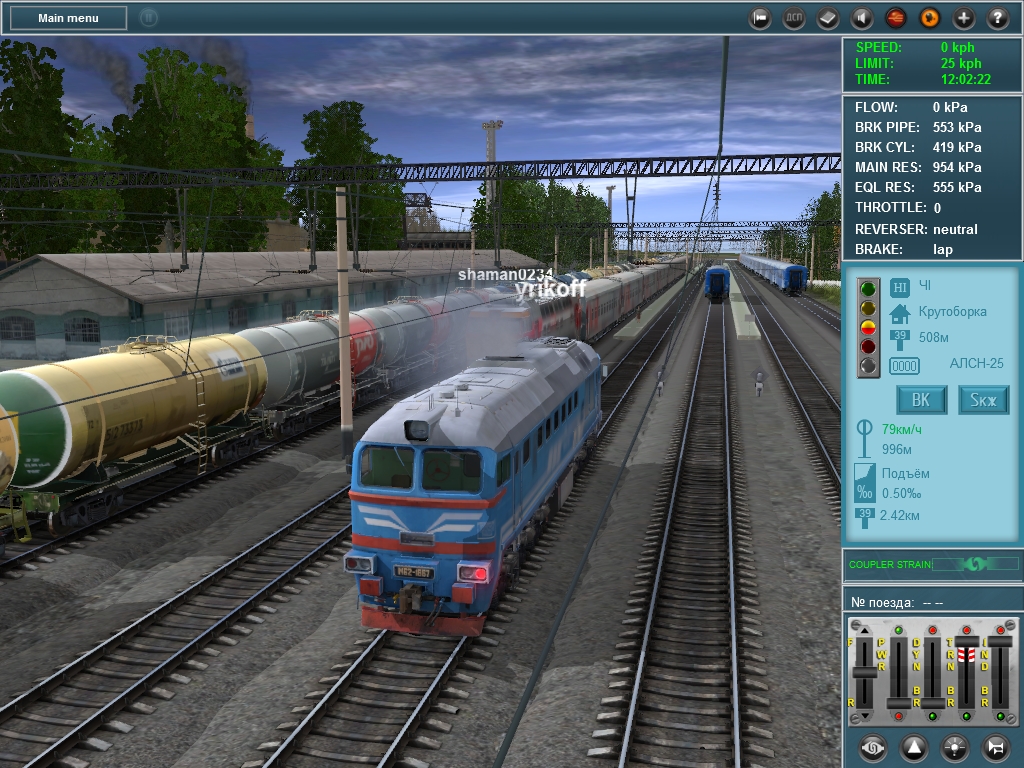
Task: Click the pause button beside Main menu
Action: [x=149, y=18]
